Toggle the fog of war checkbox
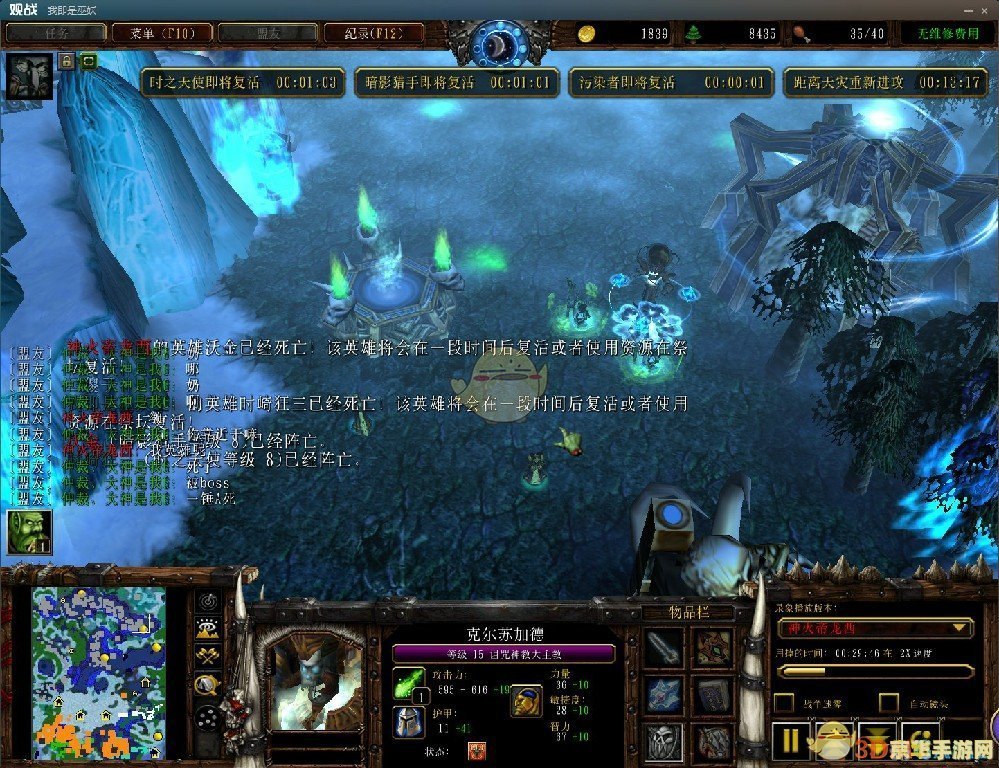Image resolution: width=999 pixels, height=768 pixels. pos(785,703)
